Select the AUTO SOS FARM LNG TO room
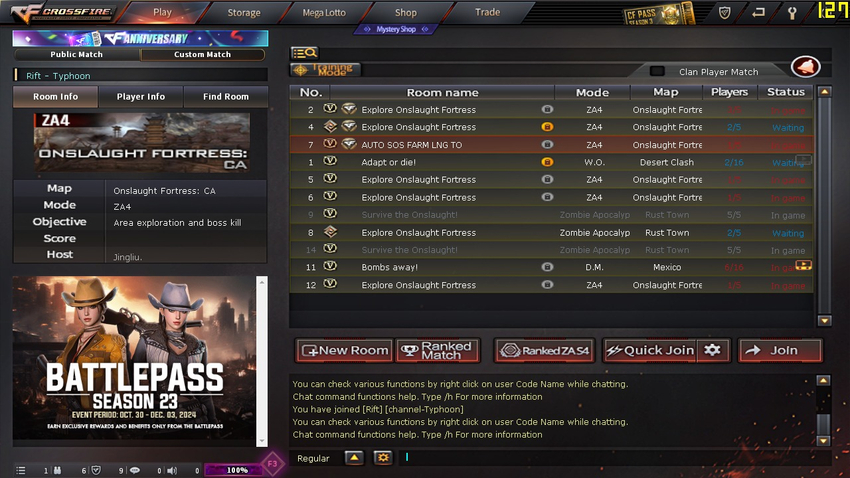850x478 pixels. coord(450,145)
